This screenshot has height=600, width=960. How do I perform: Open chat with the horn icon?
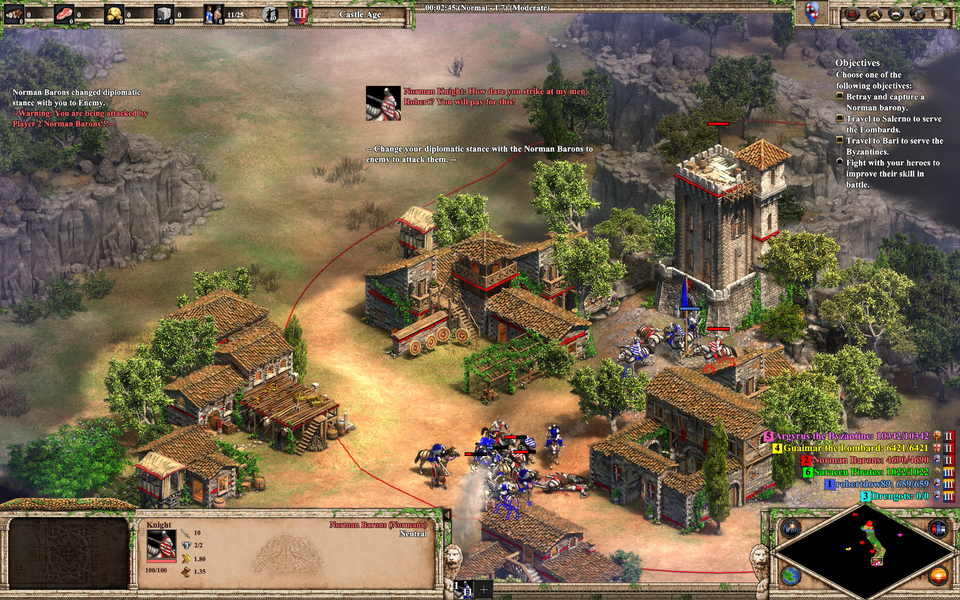[875, 14]
